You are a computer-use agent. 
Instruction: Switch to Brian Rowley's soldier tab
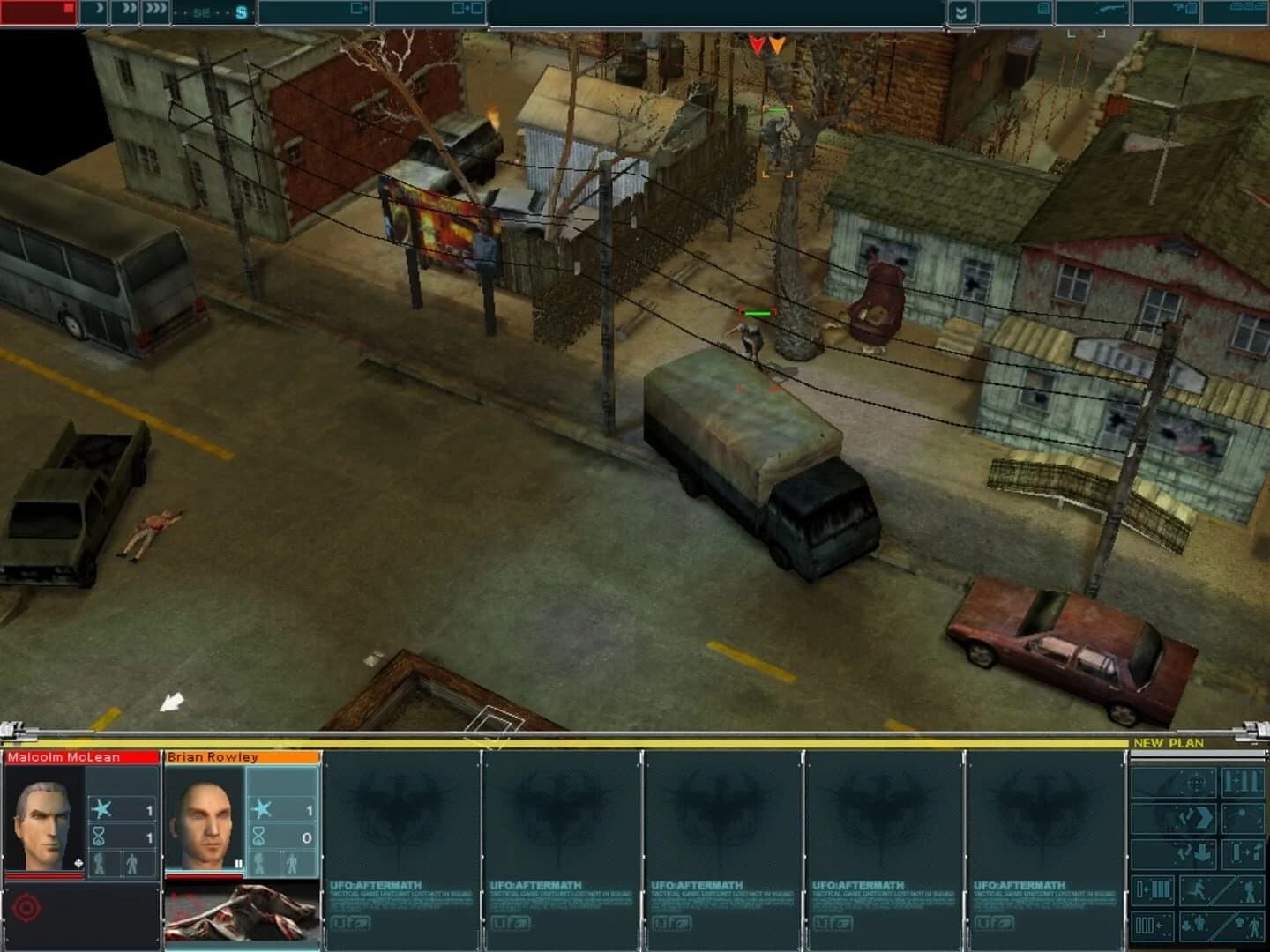click(x=213, y=757)
